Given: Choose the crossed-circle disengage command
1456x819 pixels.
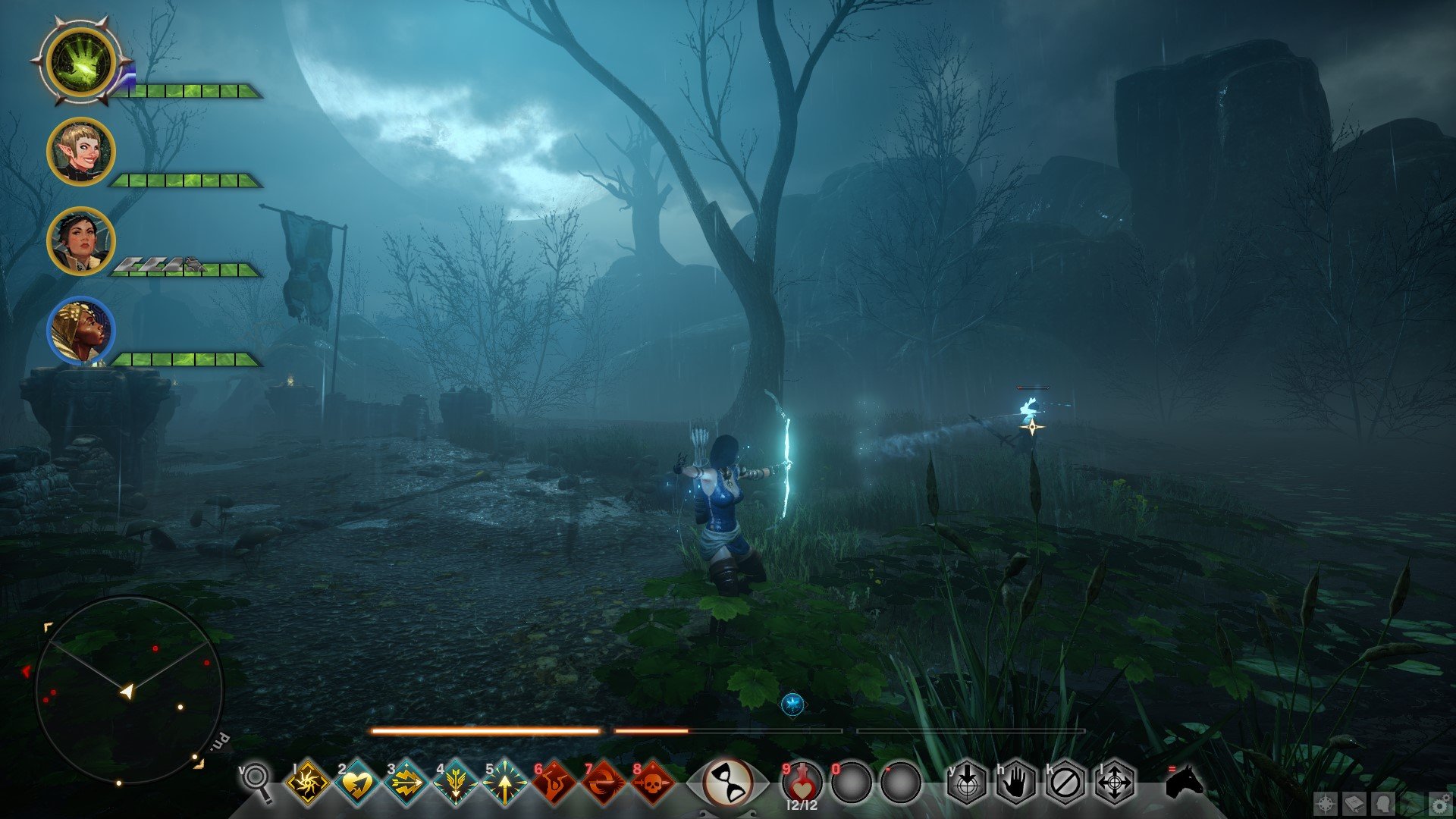Looking at the screenshot, I should (1065, 782).
